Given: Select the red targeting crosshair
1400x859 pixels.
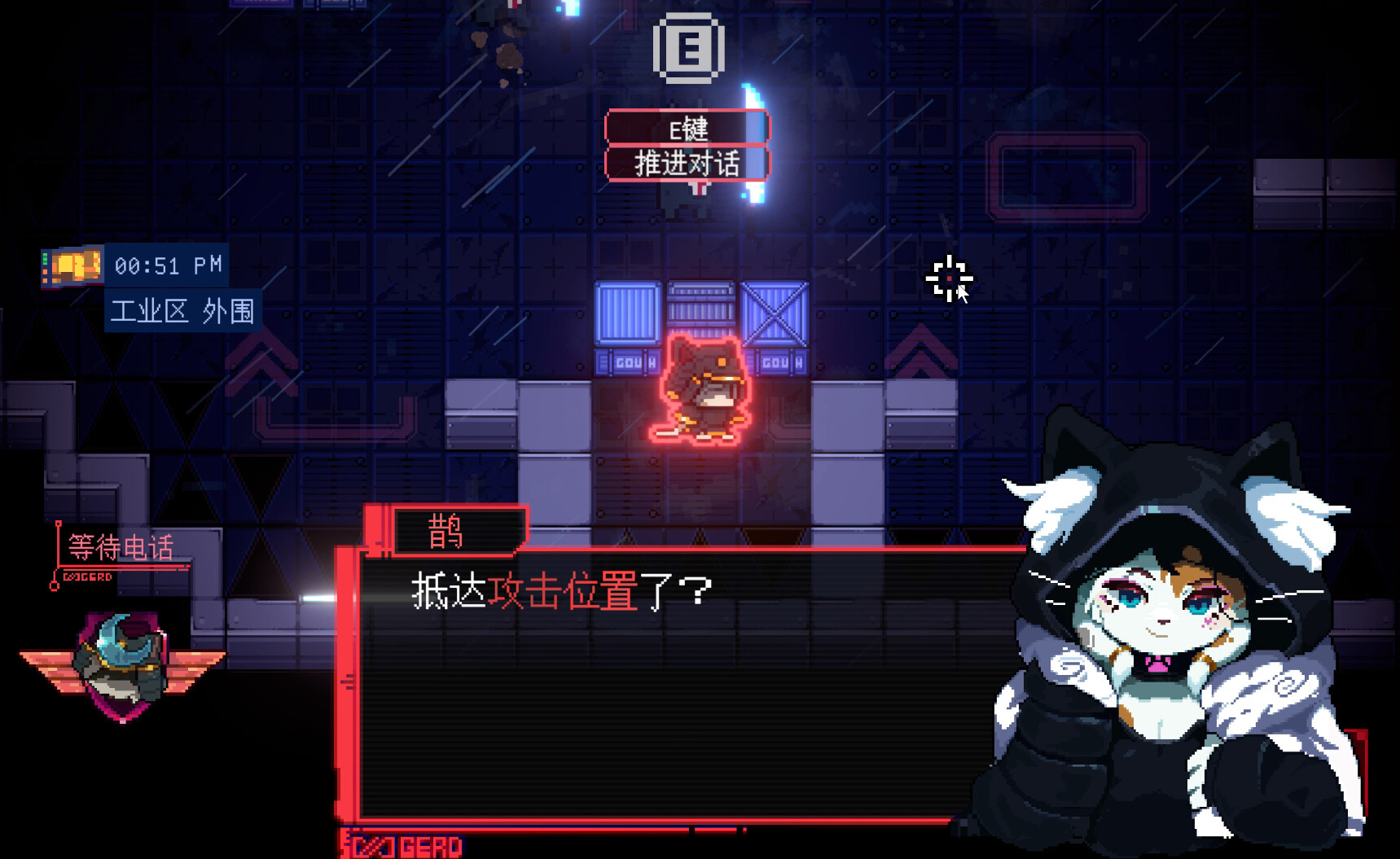Looking at the screenshot, I should (948, 278).
